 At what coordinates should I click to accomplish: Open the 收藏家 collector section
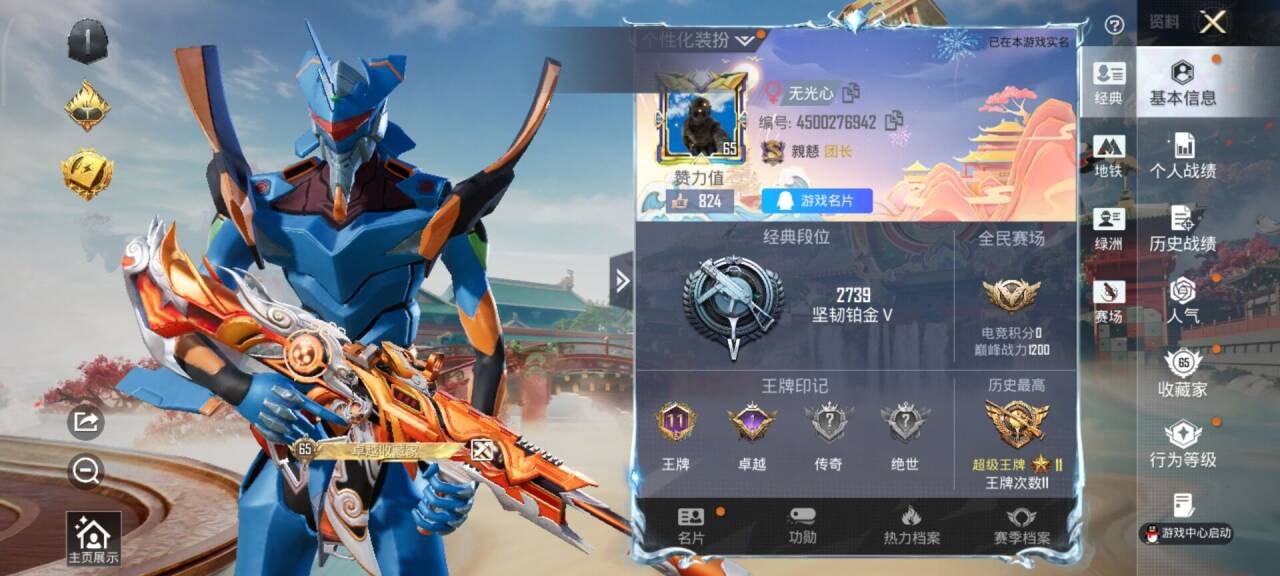pyautogui.click(x=1183, y=373)
